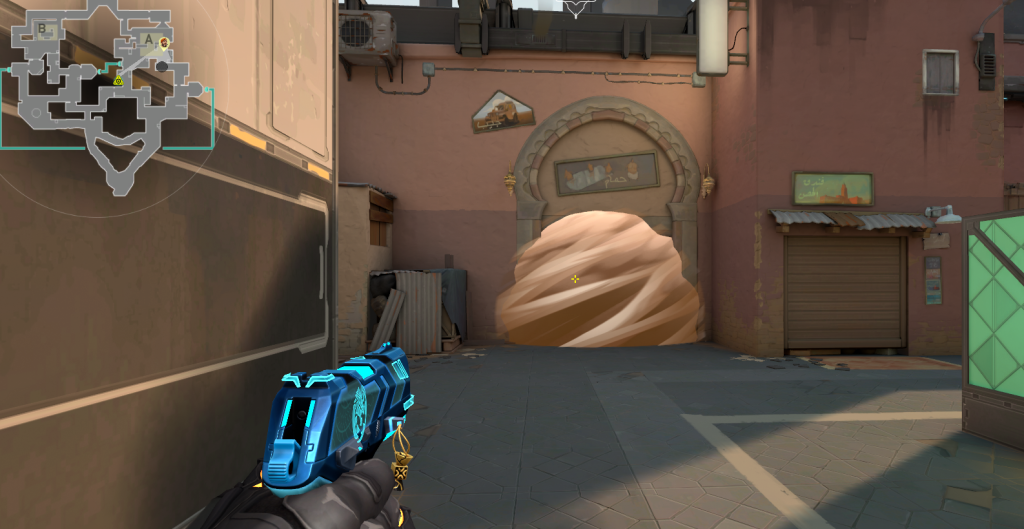Click the agent portrait marker near A site
This screenshot has height=529, width=1024.
click(165, 43)
